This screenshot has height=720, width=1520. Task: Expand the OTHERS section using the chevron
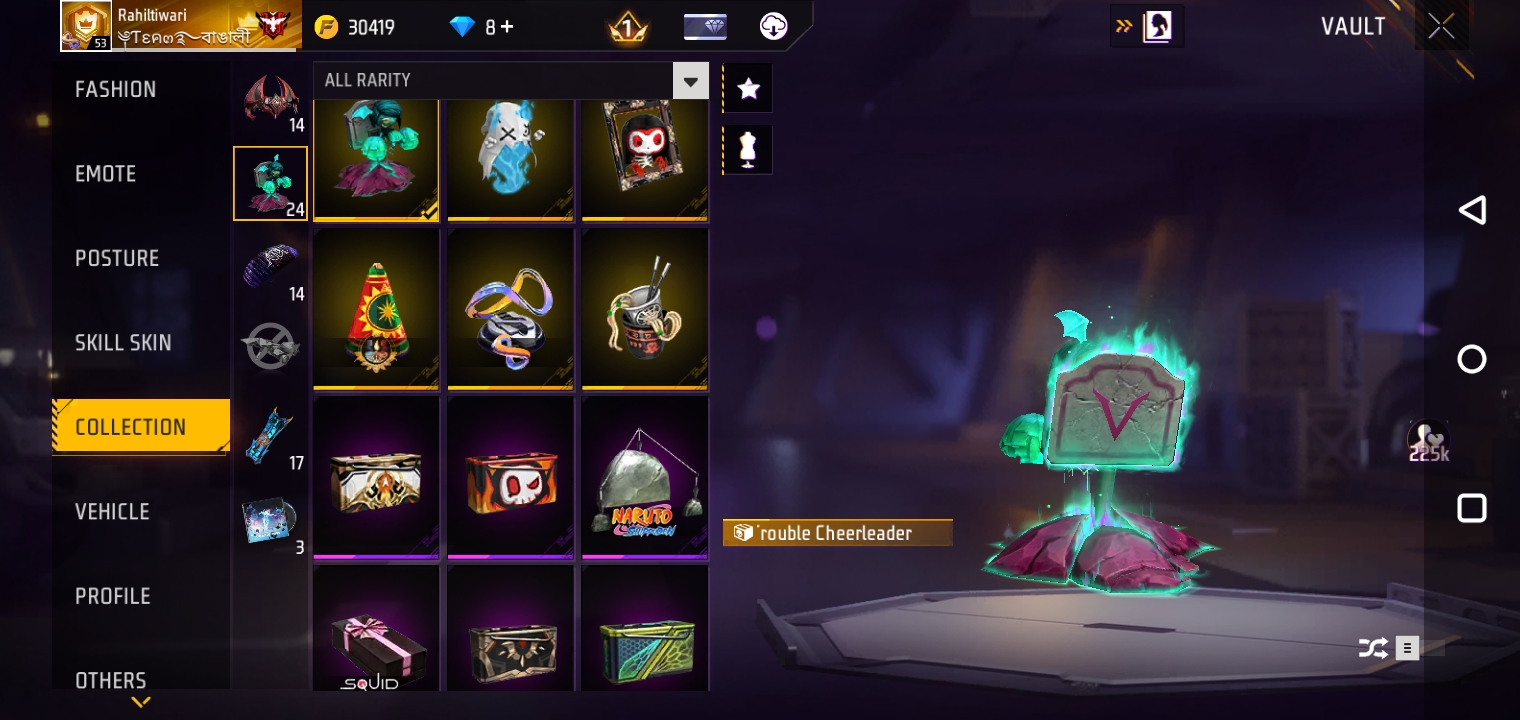pyautogui.click(x=140, y=702)
